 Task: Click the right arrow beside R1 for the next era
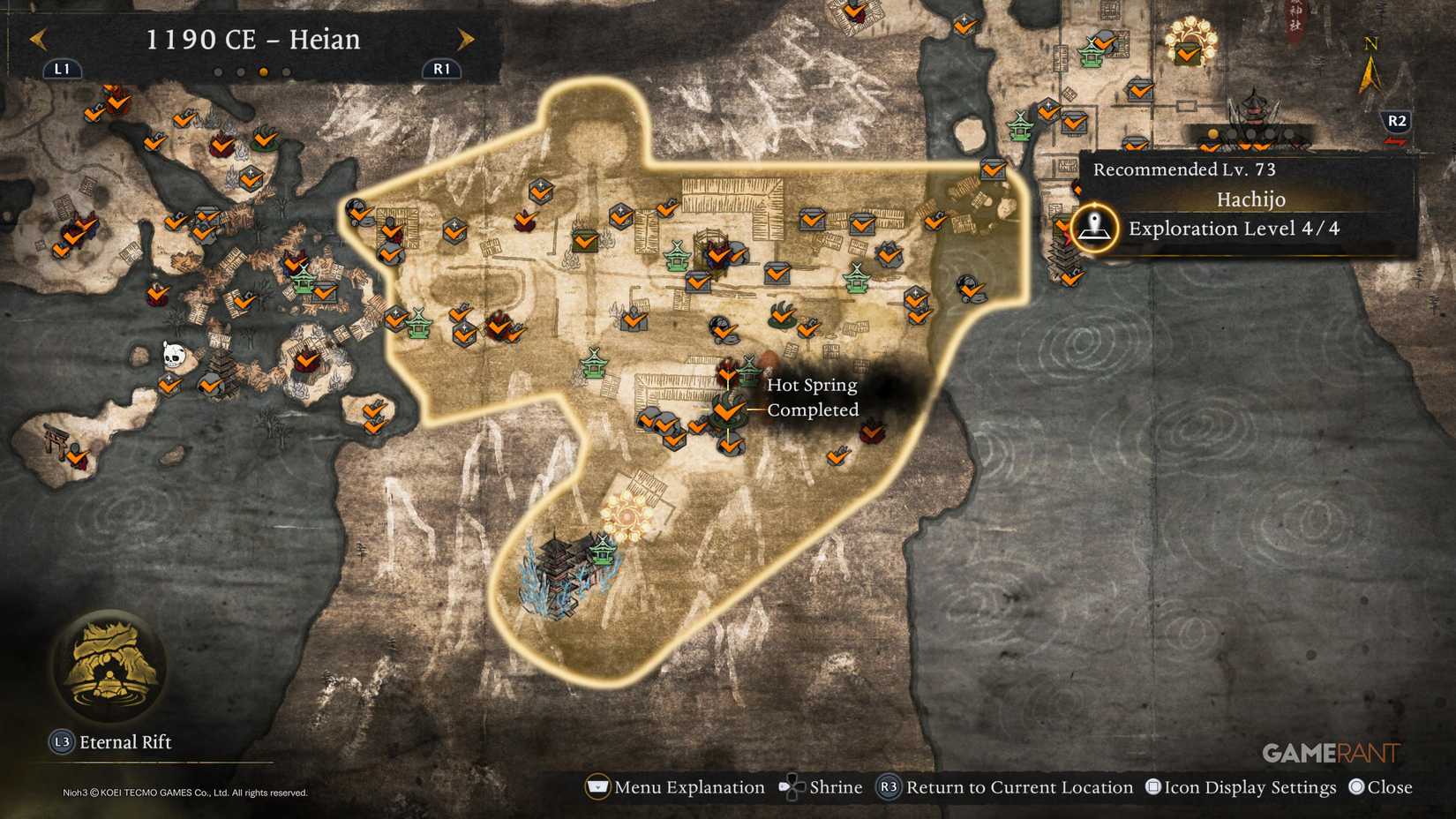coord(466,39)
